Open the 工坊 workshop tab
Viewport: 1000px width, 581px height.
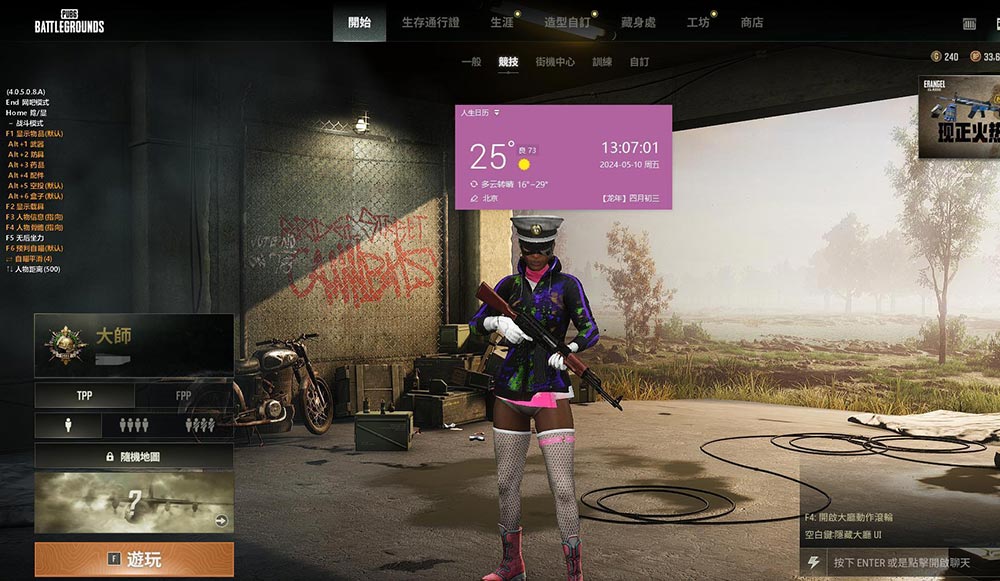[698, 22]
